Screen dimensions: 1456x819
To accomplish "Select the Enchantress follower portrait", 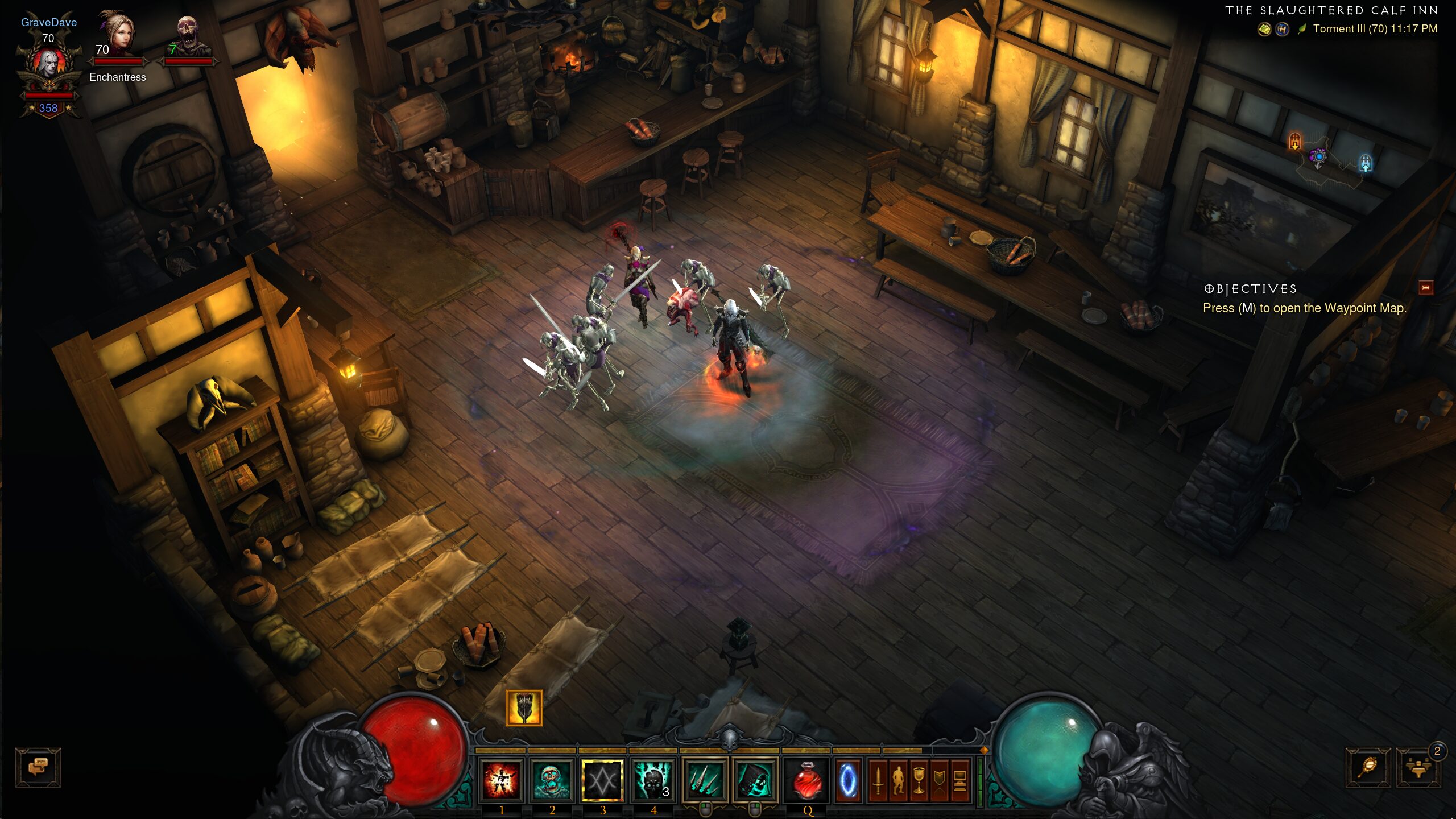I will coord(117,35).
